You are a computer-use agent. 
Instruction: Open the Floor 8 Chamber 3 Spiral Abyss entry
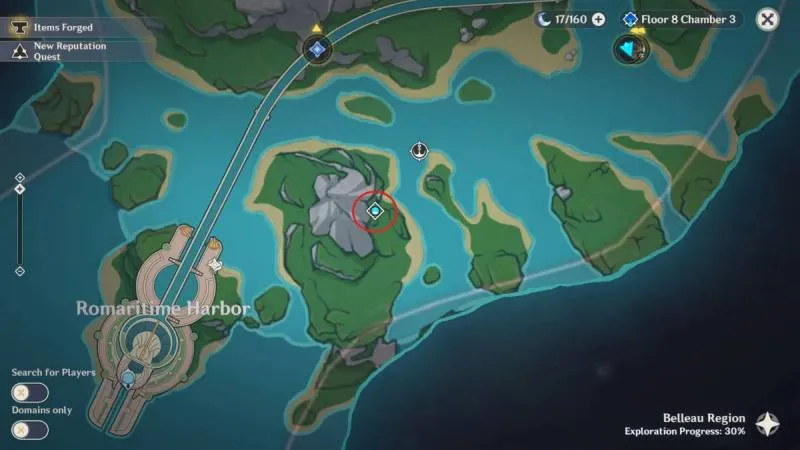680,19
